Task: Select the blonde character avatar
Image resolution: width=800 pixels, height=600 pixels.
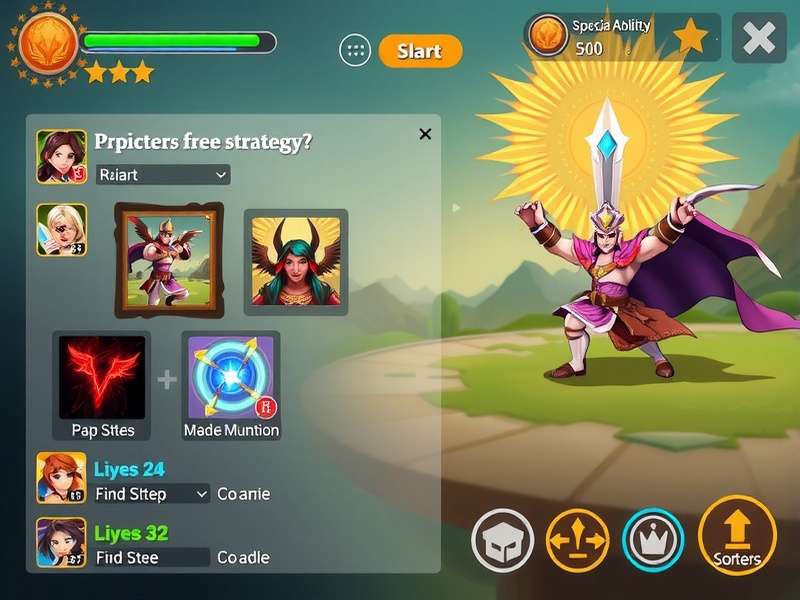Action: coord(61,229)
